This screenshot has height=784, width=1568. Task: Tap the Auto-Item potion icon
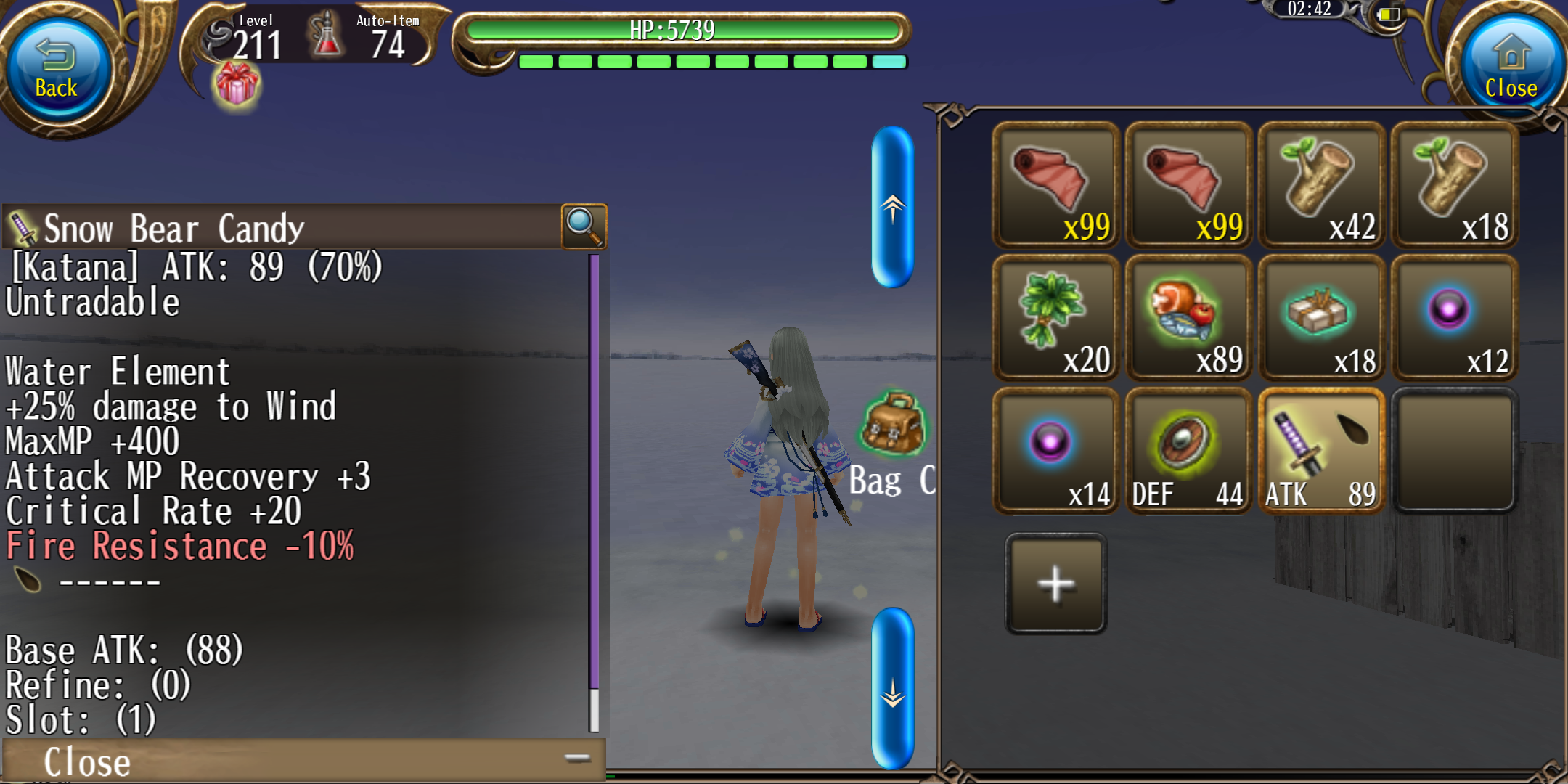coord(327,36)
